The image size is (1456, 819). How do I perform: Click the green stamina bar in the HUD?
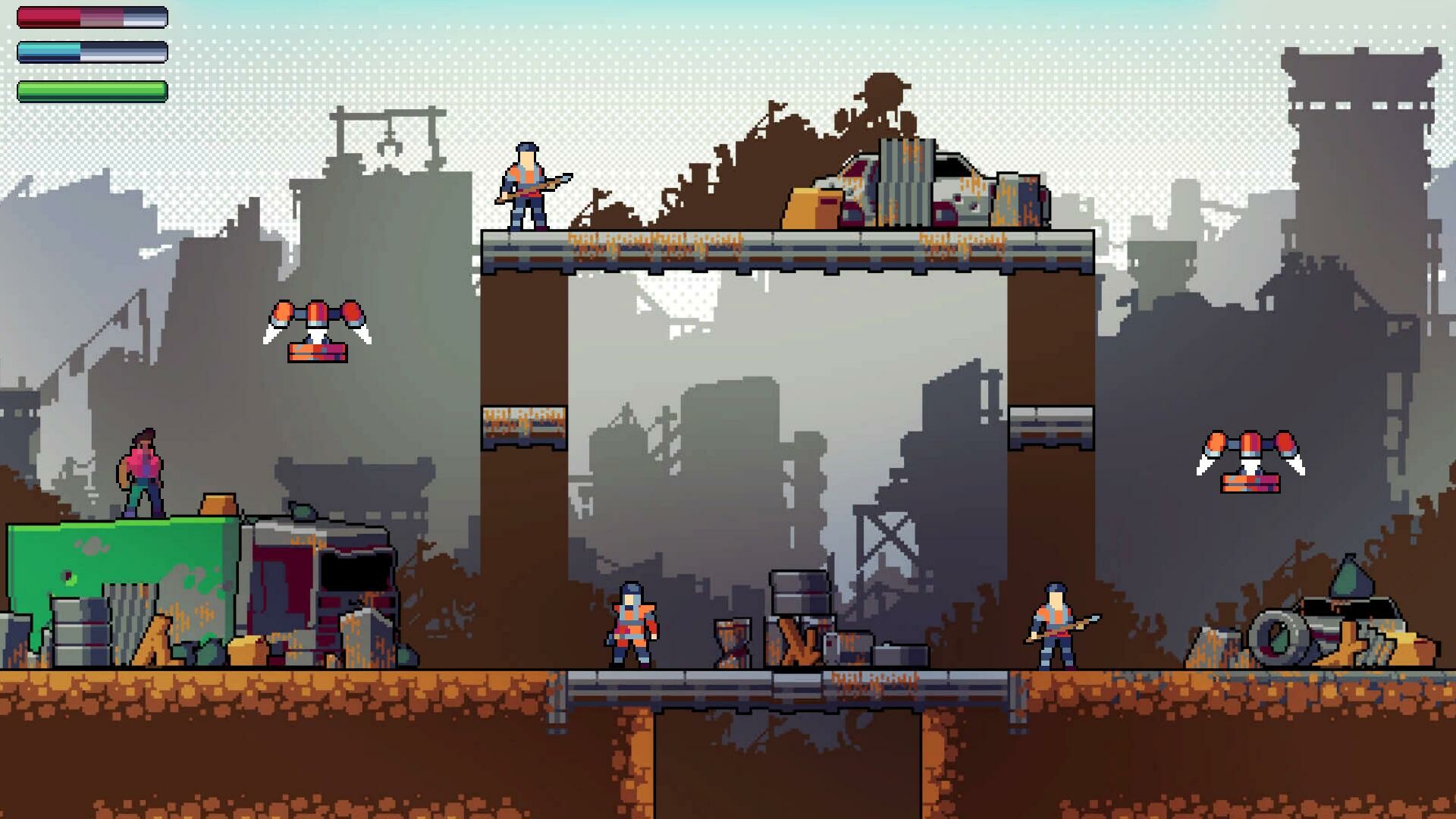coord(91,89)
